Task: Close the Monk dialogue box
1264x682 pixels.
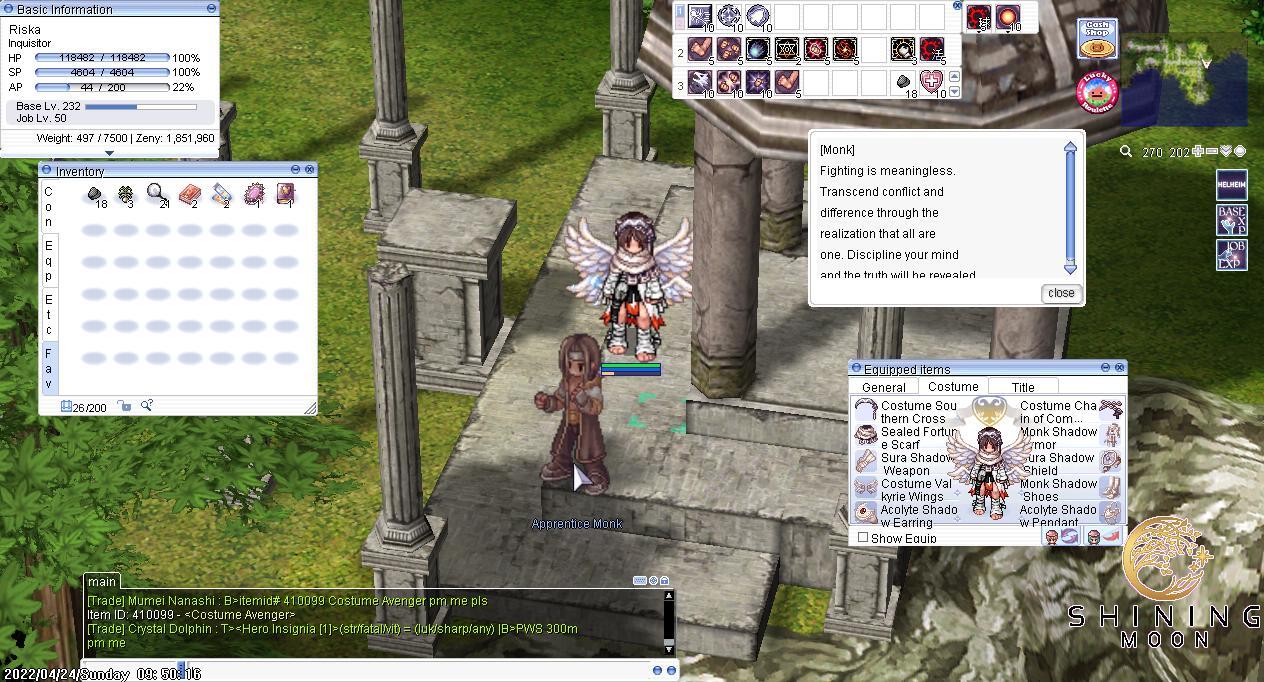Action: pyautogui.click(x=1060, y=293)
